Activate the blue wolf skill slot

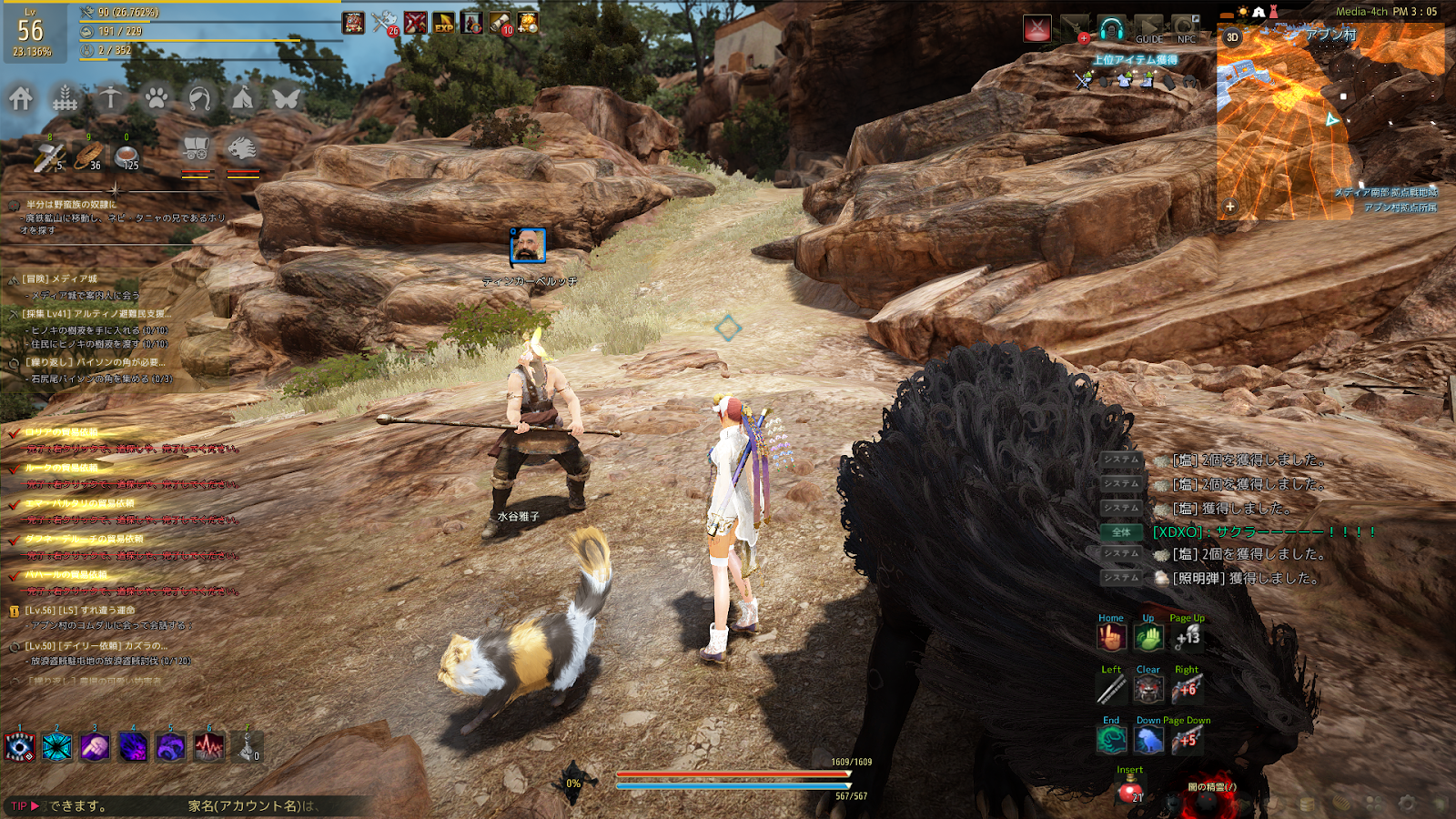pos(1149,740)
